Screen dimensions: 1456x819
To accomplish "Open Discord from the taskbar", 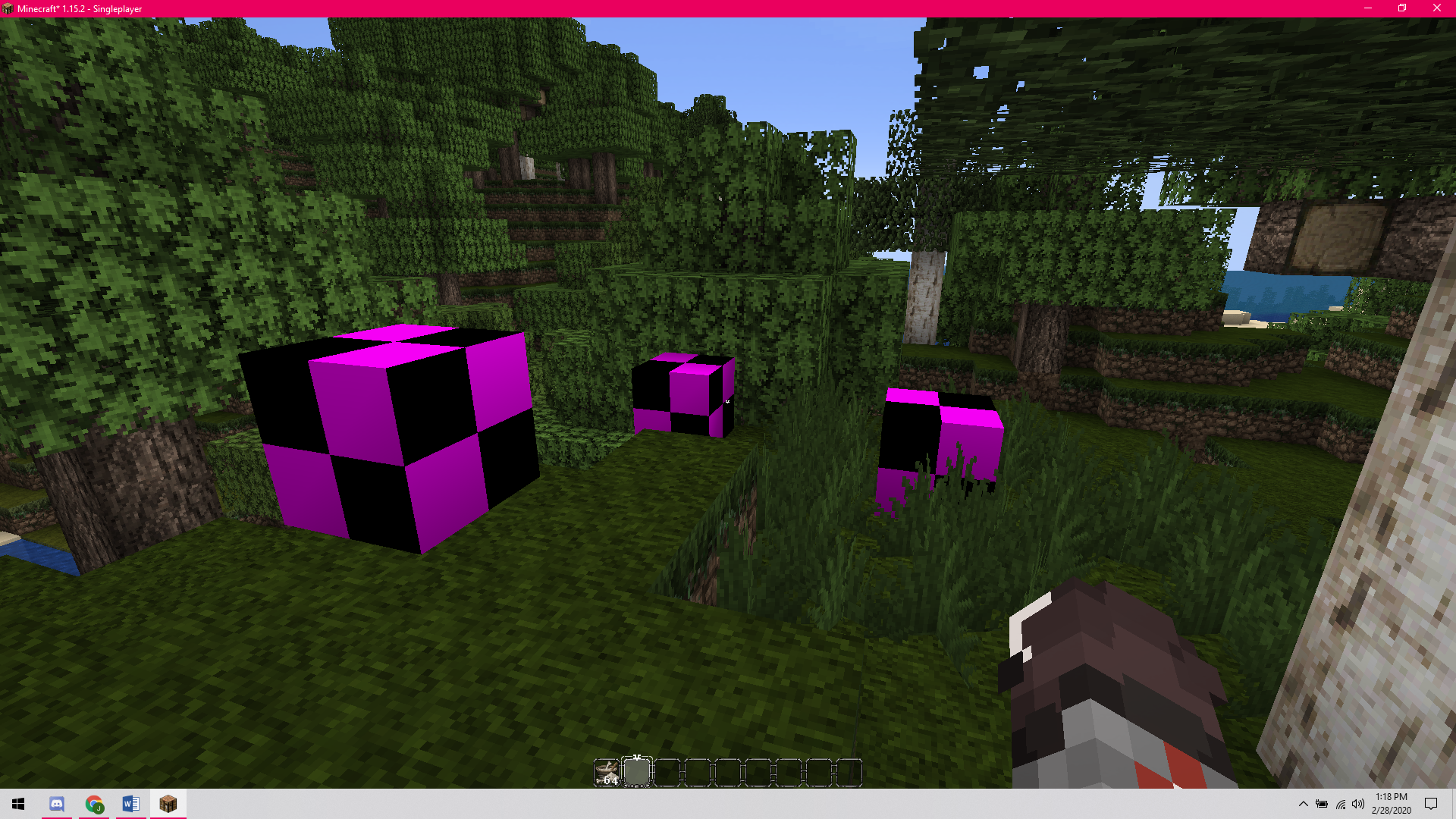I will [57, 804].
